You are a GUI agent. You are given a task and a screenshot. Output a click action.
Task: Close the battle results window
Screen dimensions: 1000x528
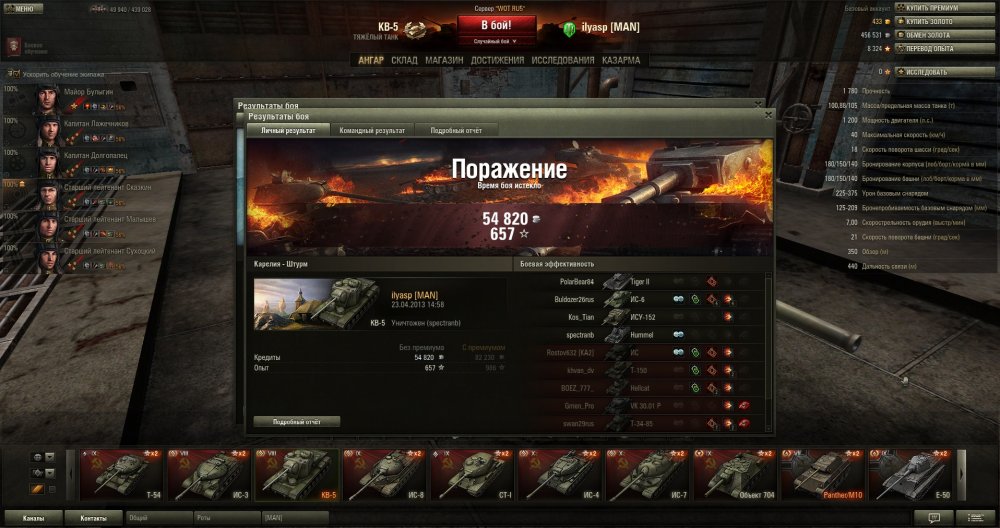click(768, 115)
